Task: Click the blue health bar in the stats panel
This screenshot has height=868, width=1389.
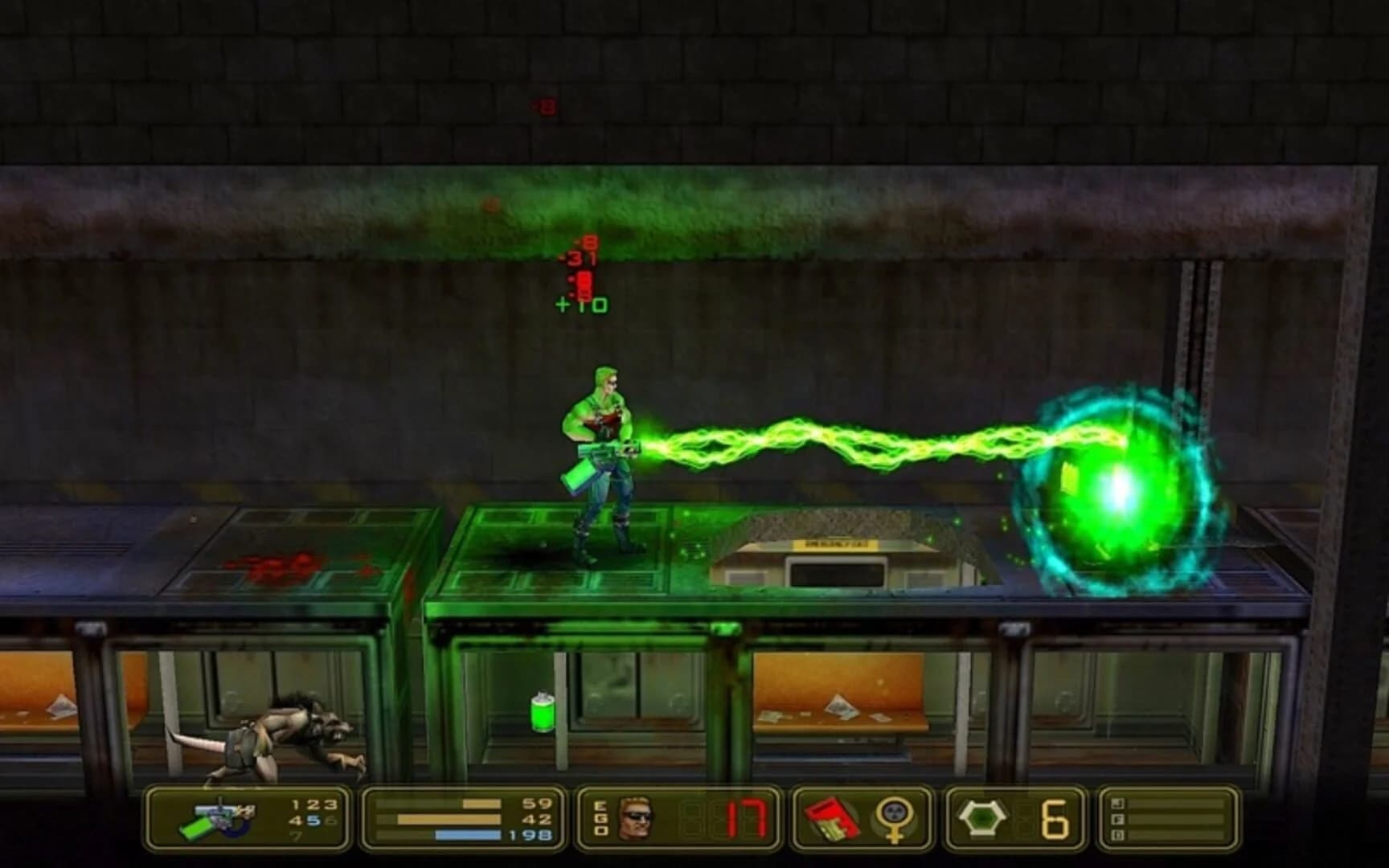Action: click(466, 834)
